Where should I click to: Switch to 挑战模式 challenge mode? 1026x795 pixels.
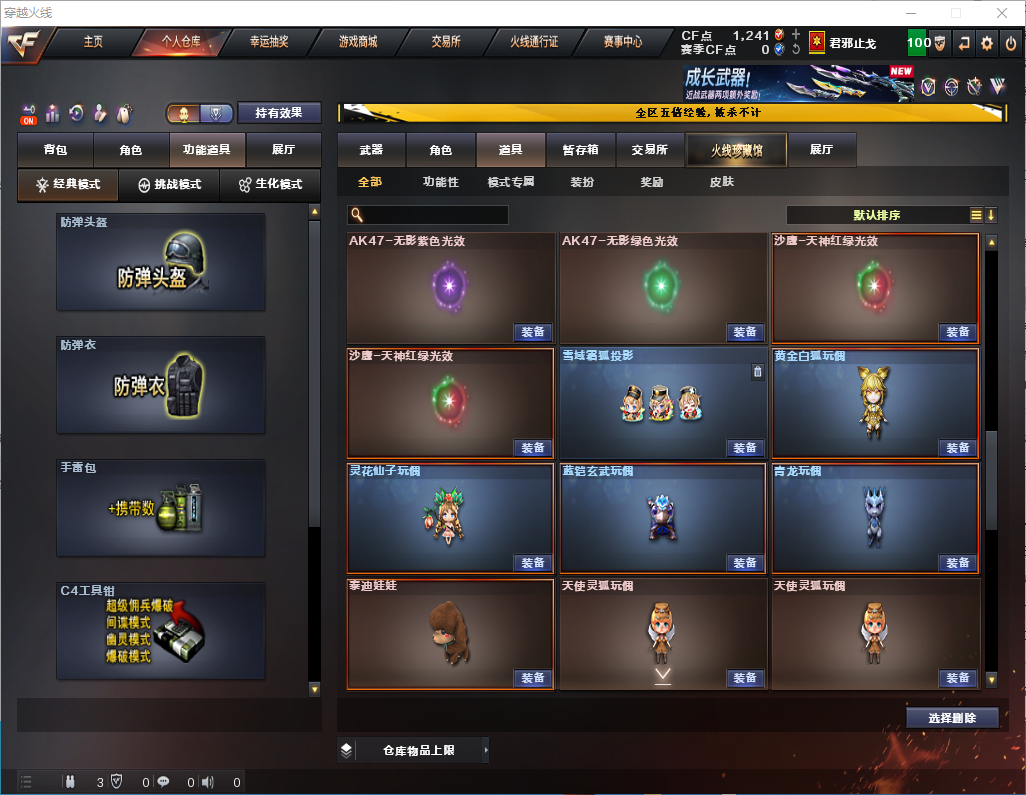[170, 185]
